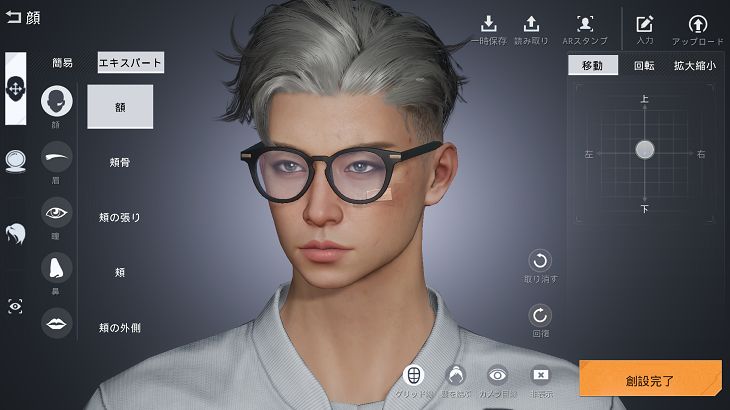The width and height of the screenshot is (730, 410).
Task: Switch to the 回転 rotation tab
Action: tap(644, 66)
